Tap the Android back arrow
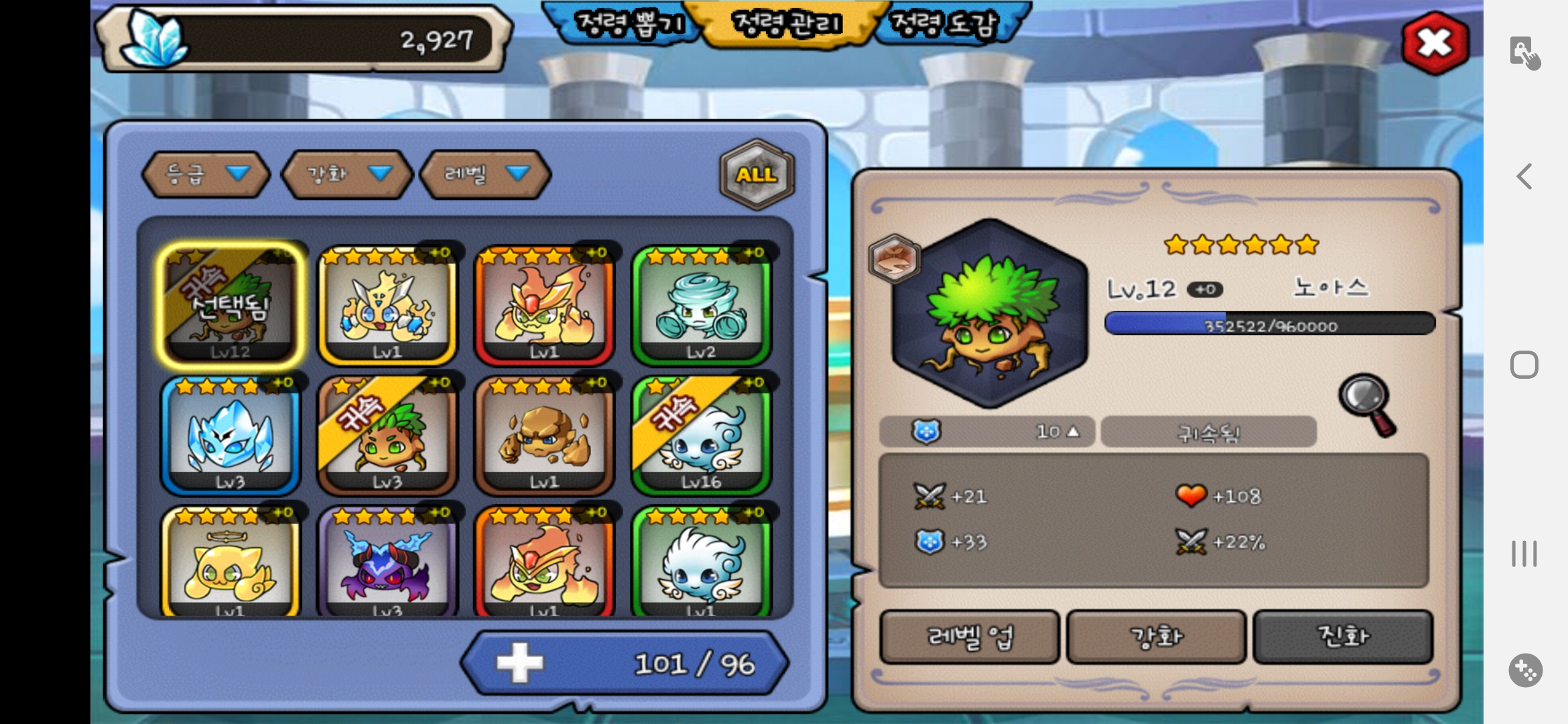 click(1524, 176)
